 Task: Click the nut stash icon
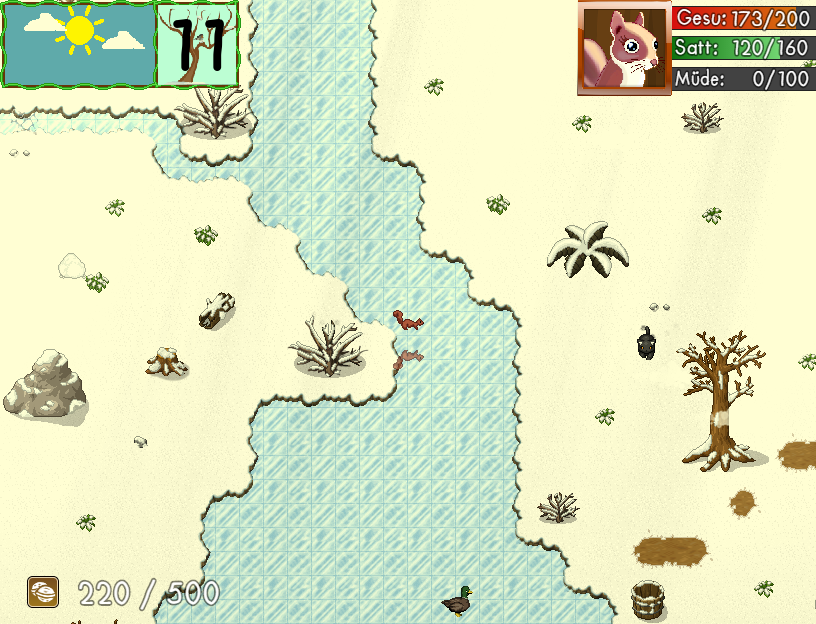pyautogui.click(x=43, y=592)
